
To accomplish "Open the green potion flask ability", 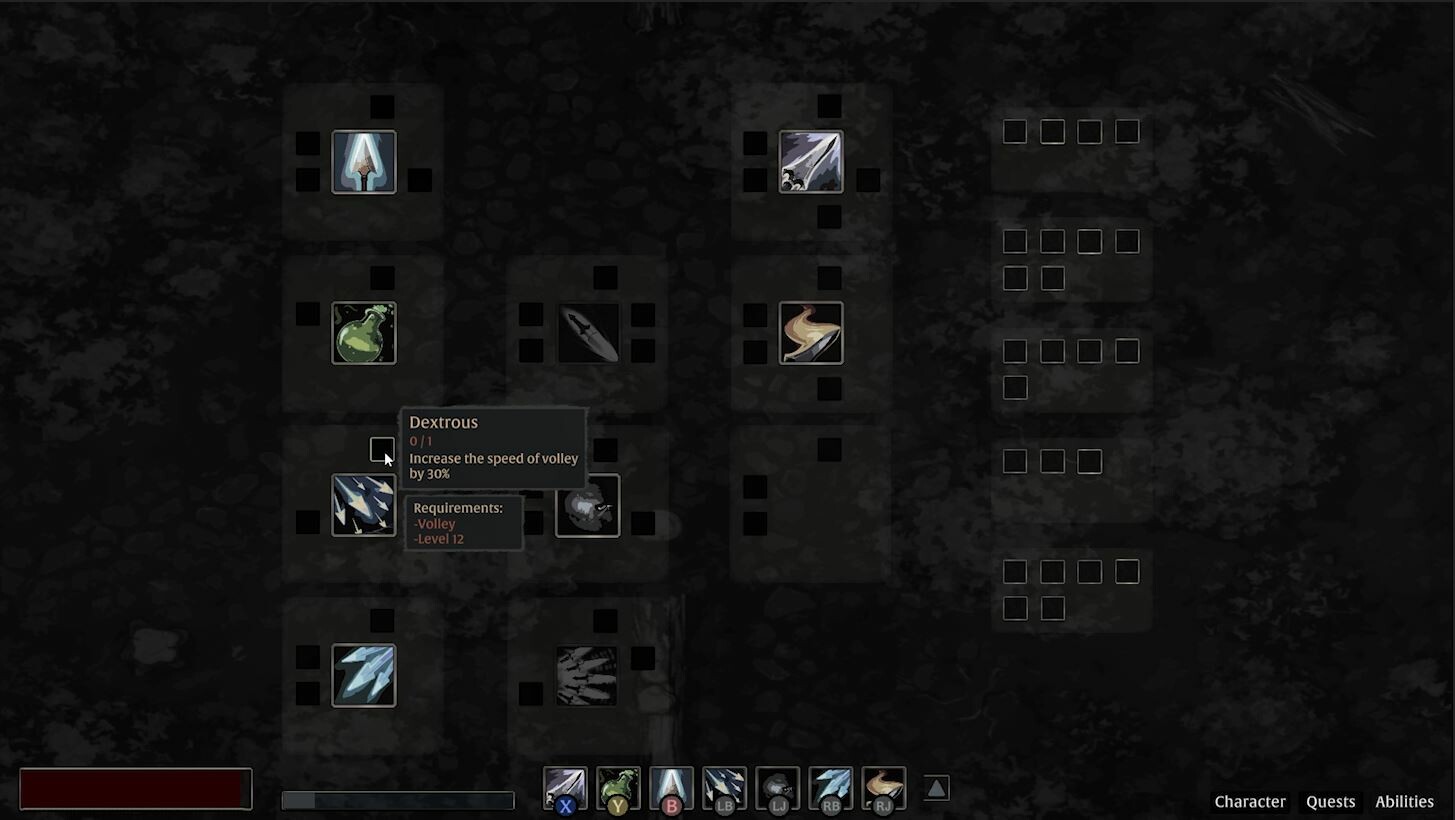I will point(363,332).
